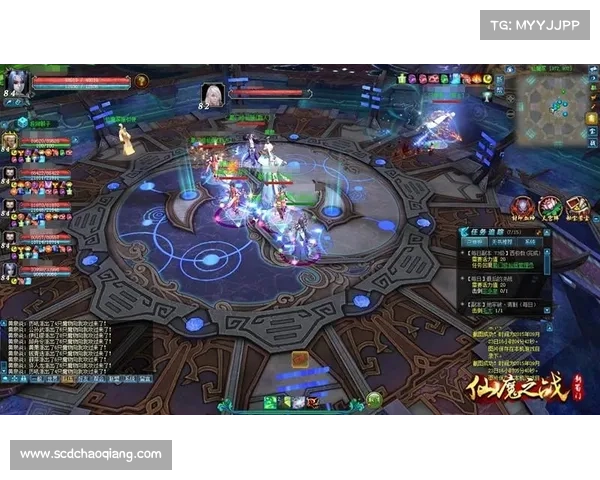Select the target's white-haired portrait
600x480 pixels.
coord(212,94)
